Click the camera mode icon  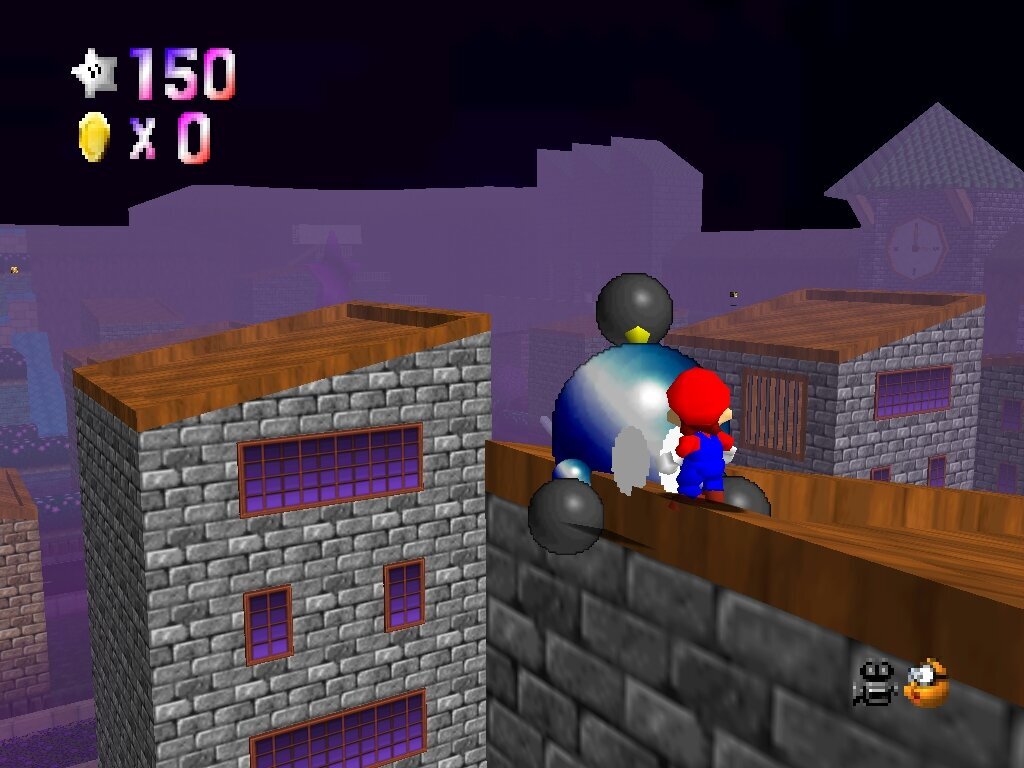(875, 684)
